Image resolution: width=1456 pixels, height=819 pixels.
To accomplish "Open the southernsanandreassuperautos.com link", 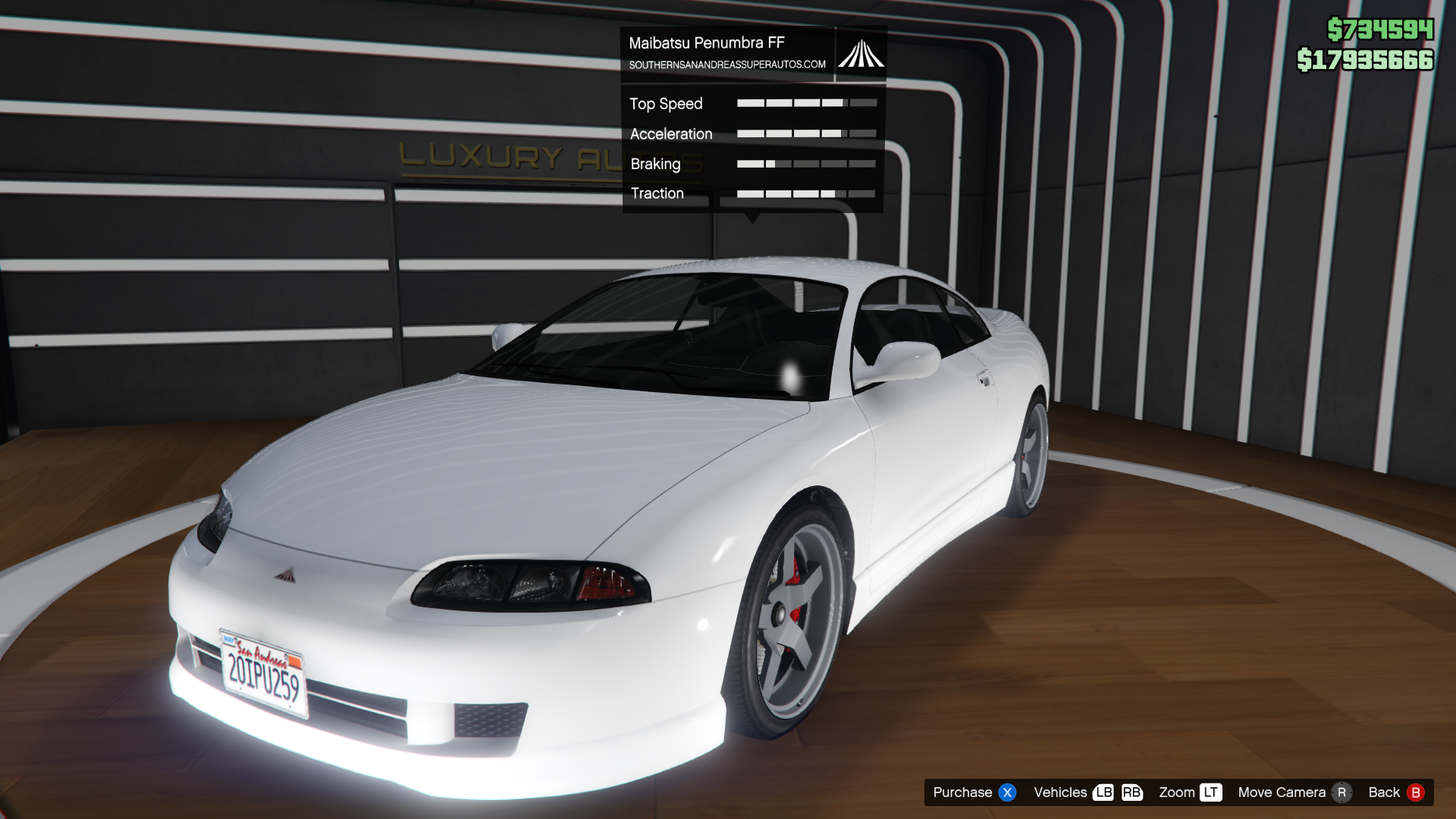I will pyautogui.click(x=726, y=65).
